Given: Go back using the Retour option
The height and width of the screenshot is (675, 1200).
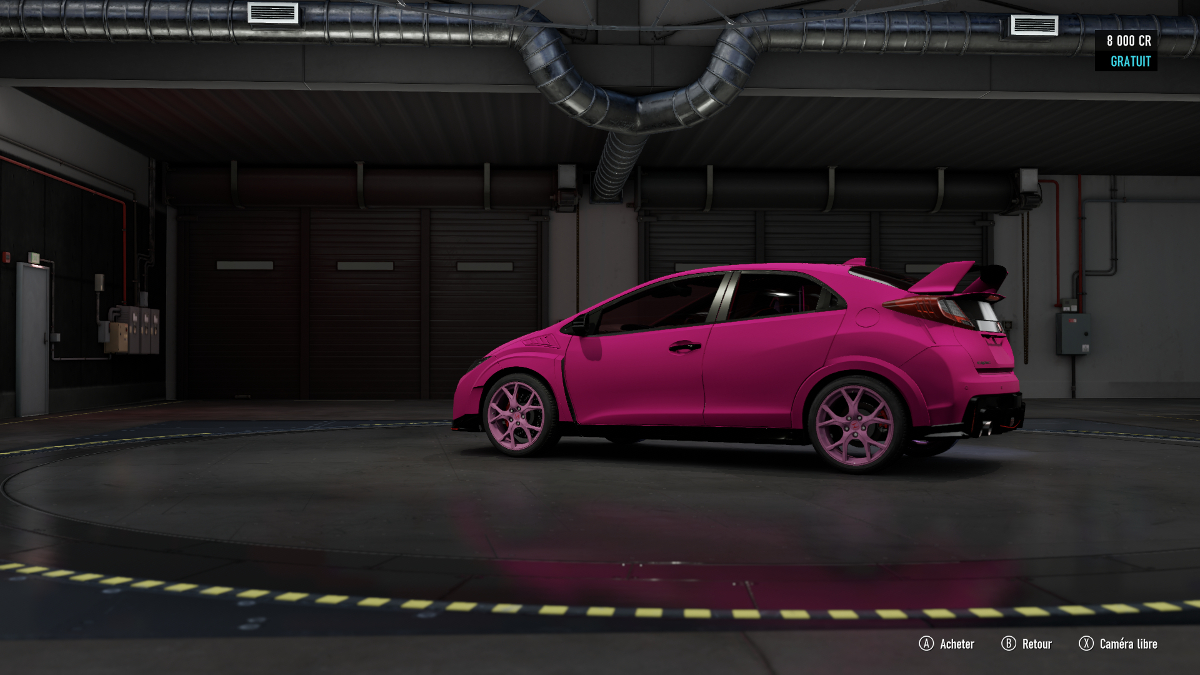Looking at the screenshot, I should (x=1028, y=644).
